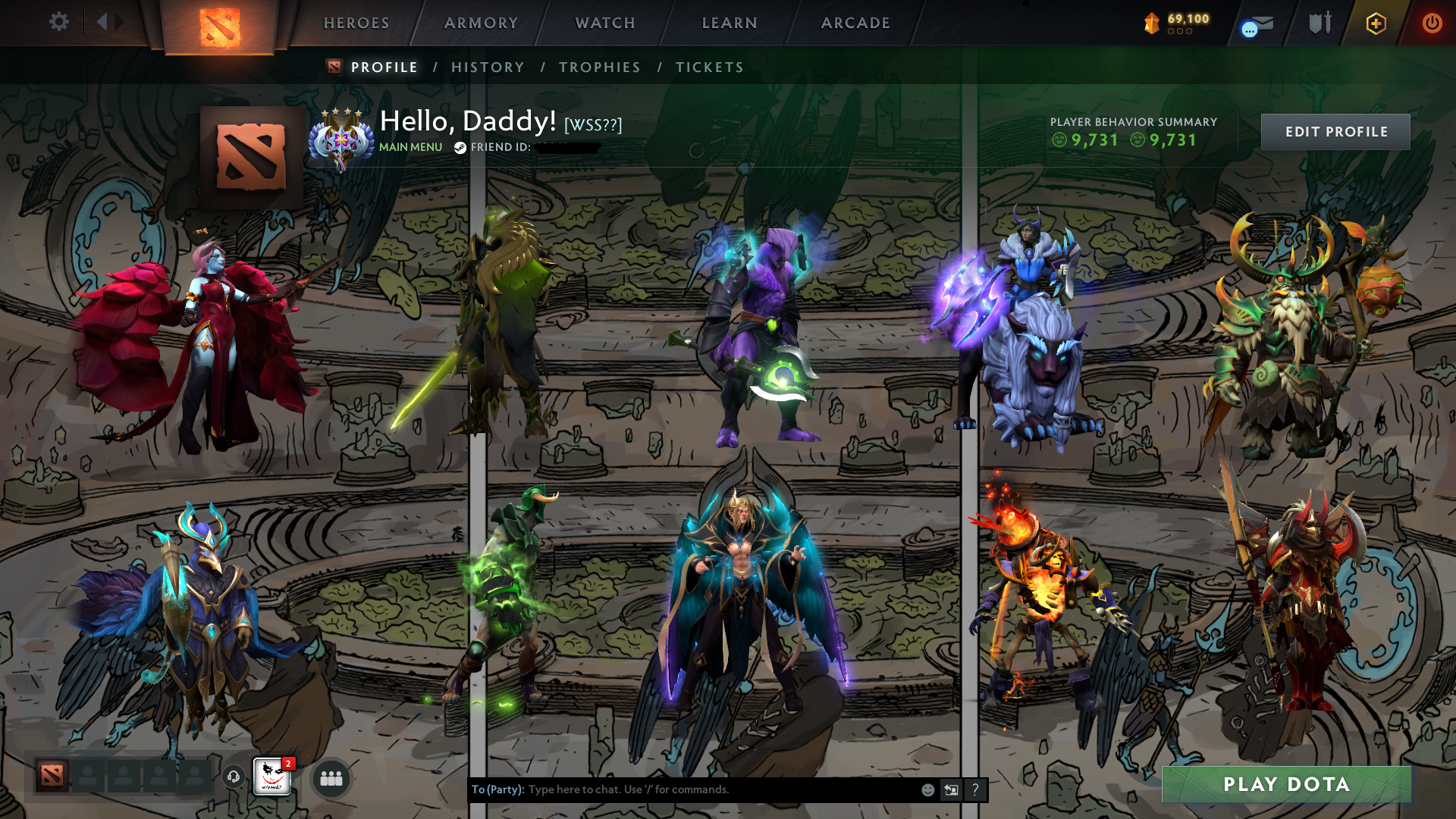Open chat help with the question mark
Screen dimensions: 1456x819
[x=975, y=789]
